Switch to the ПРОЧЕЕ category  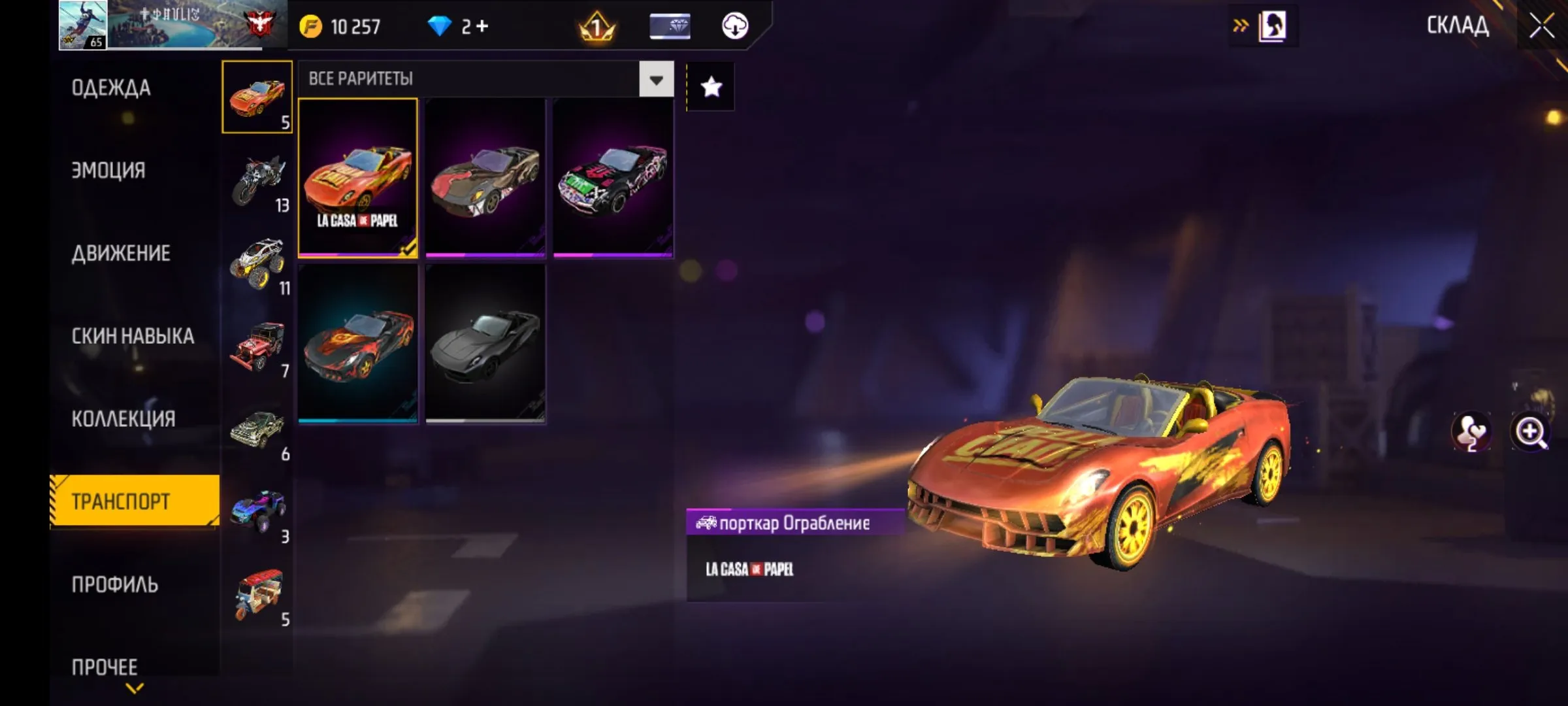coord(105,667)
